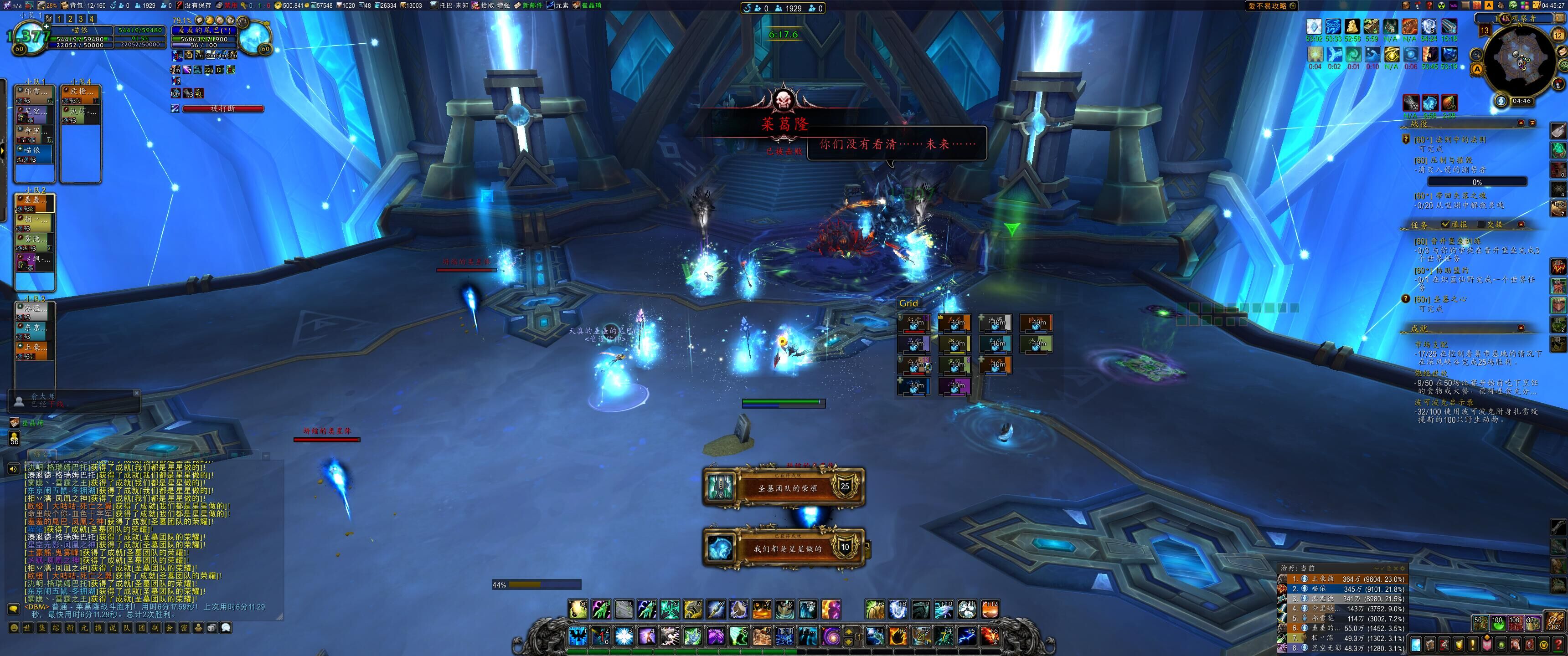Use the blue eagle ability on key 1
Viewport: 1568px width, 656px height.
[x=578, y=636]
